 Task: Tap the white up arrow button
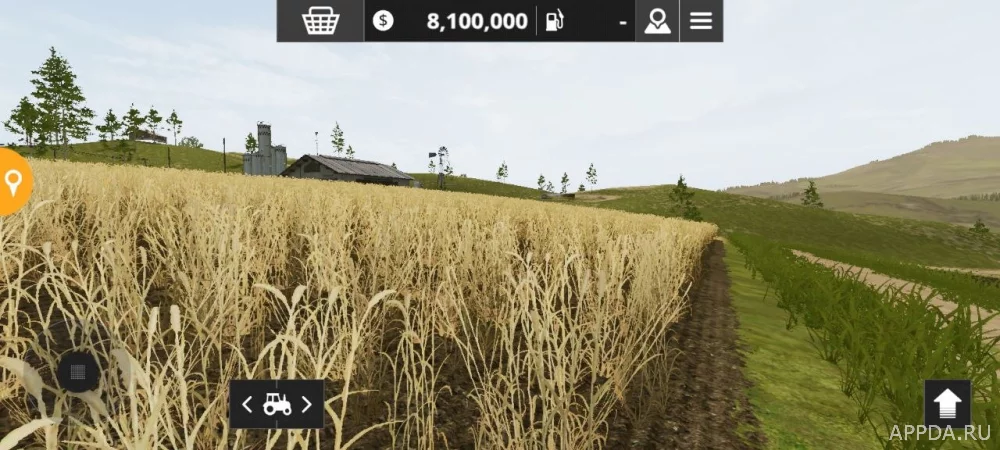pyautogui.click(x=947, y=403)
